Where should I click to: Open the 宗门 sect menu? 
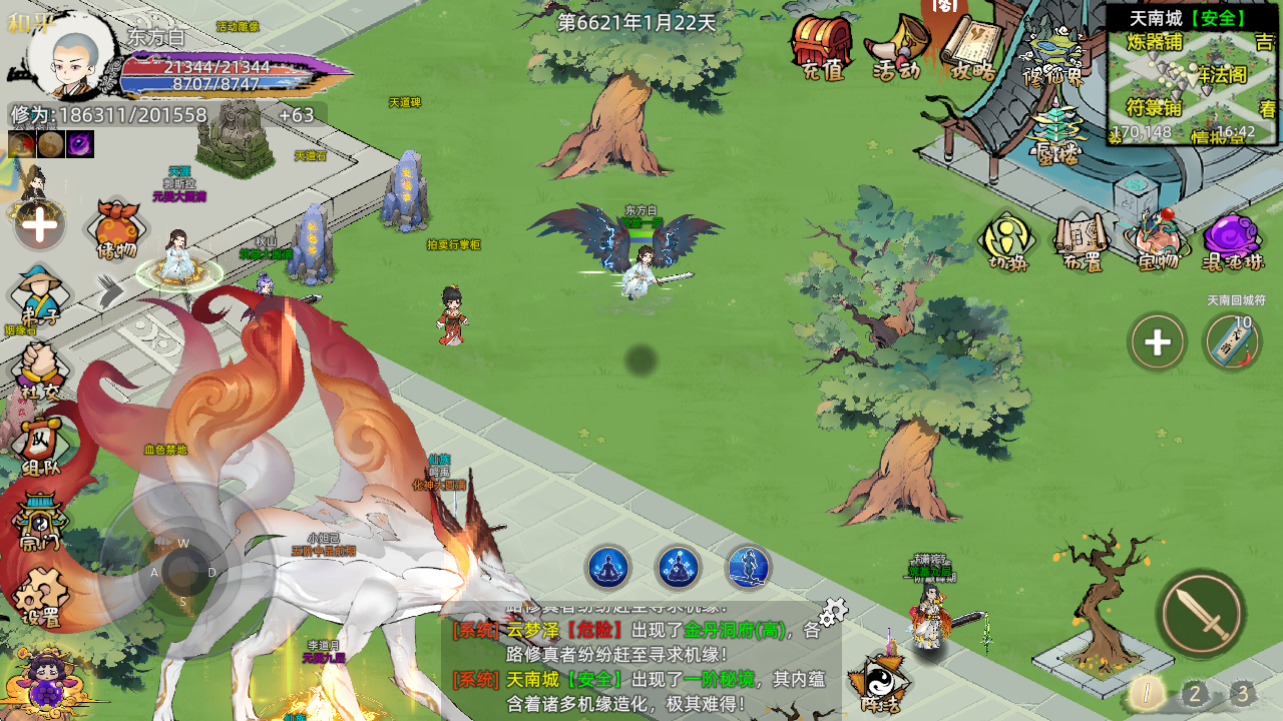(40, 522)
